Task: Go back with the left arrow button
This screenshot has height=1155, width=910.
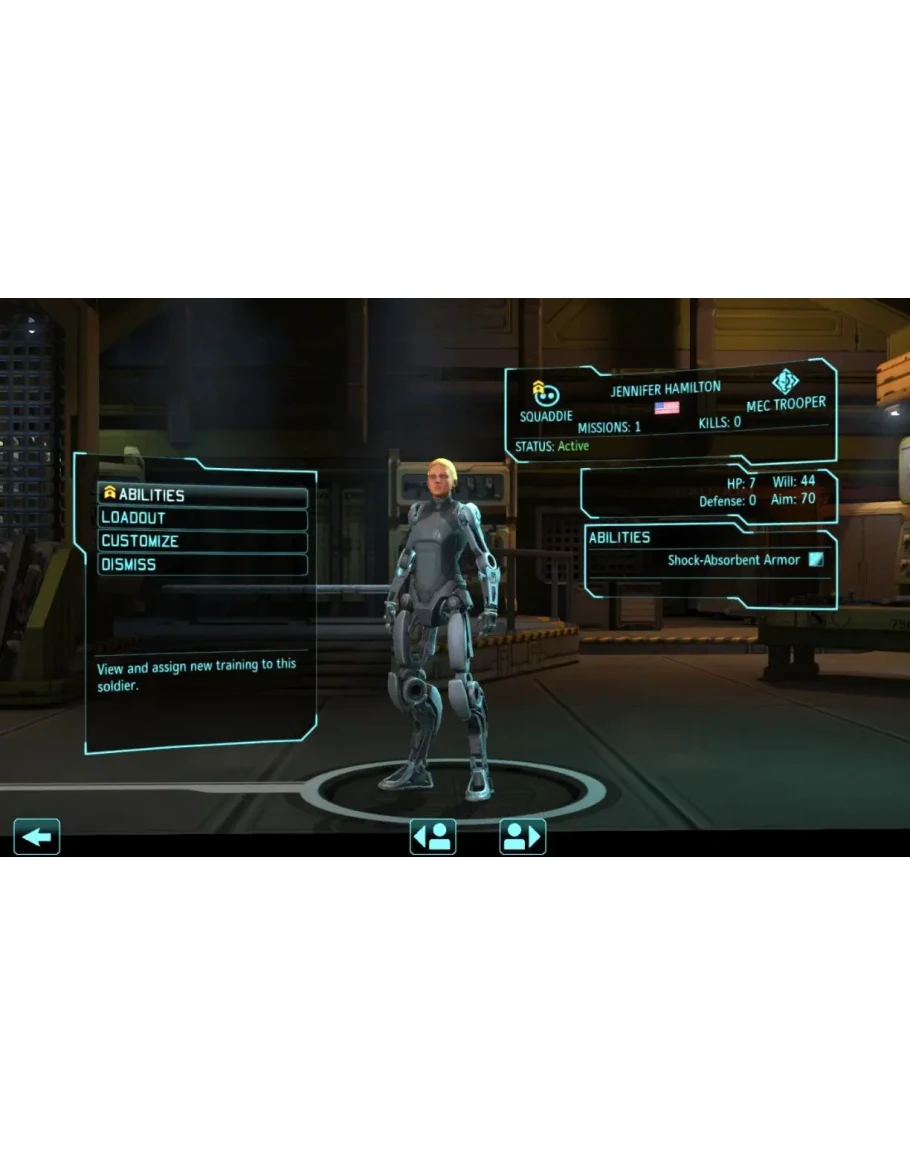Action: 37,836
